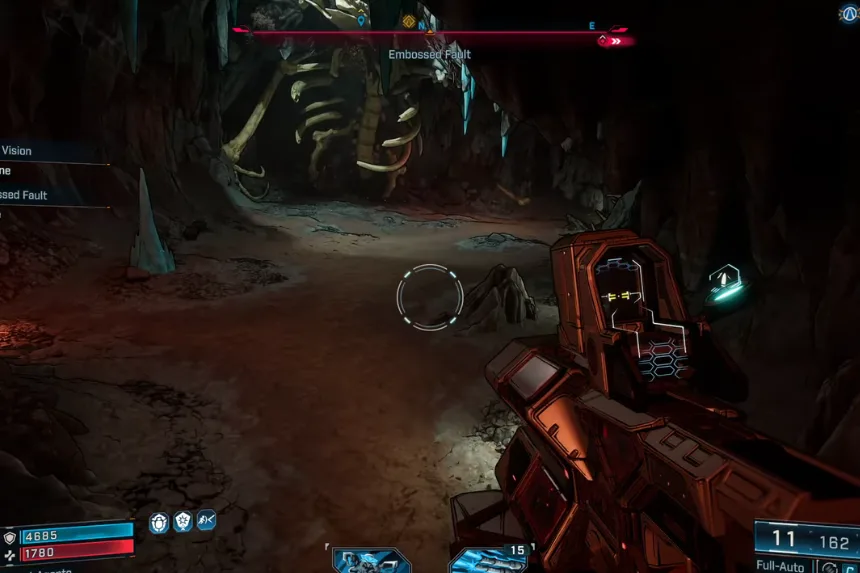Click the quest entry ending in "Vision"
The height and width of the screenshot is (573, 860).
click(17, 151)
